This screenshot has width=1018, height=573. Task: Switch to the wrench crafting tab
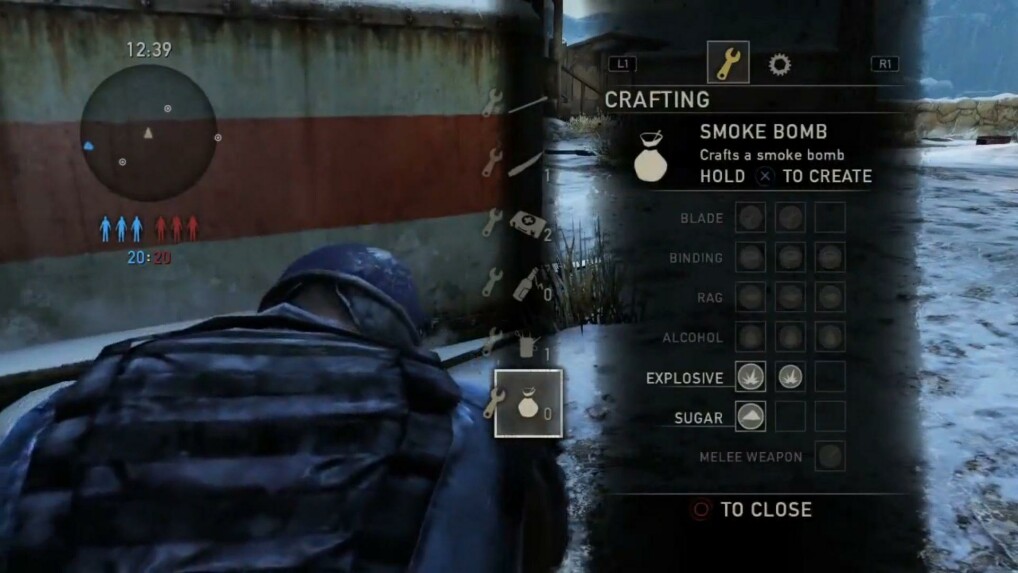pyautogui.click(x=727, y=63)
